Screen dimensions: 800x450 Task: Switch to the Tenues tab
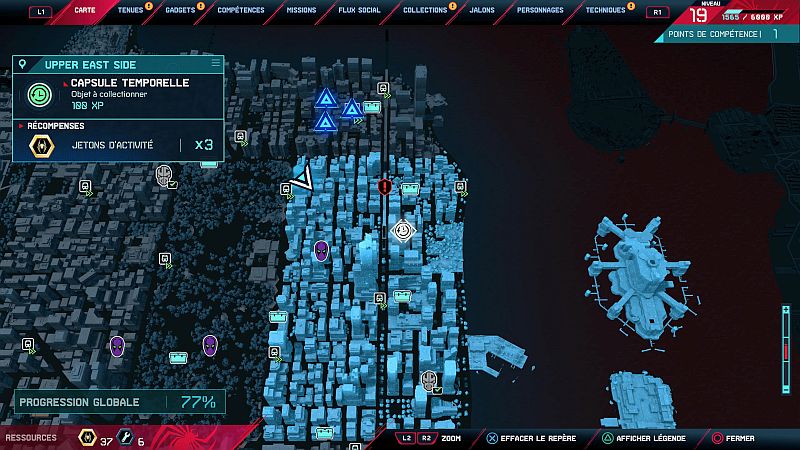[130, 10]
